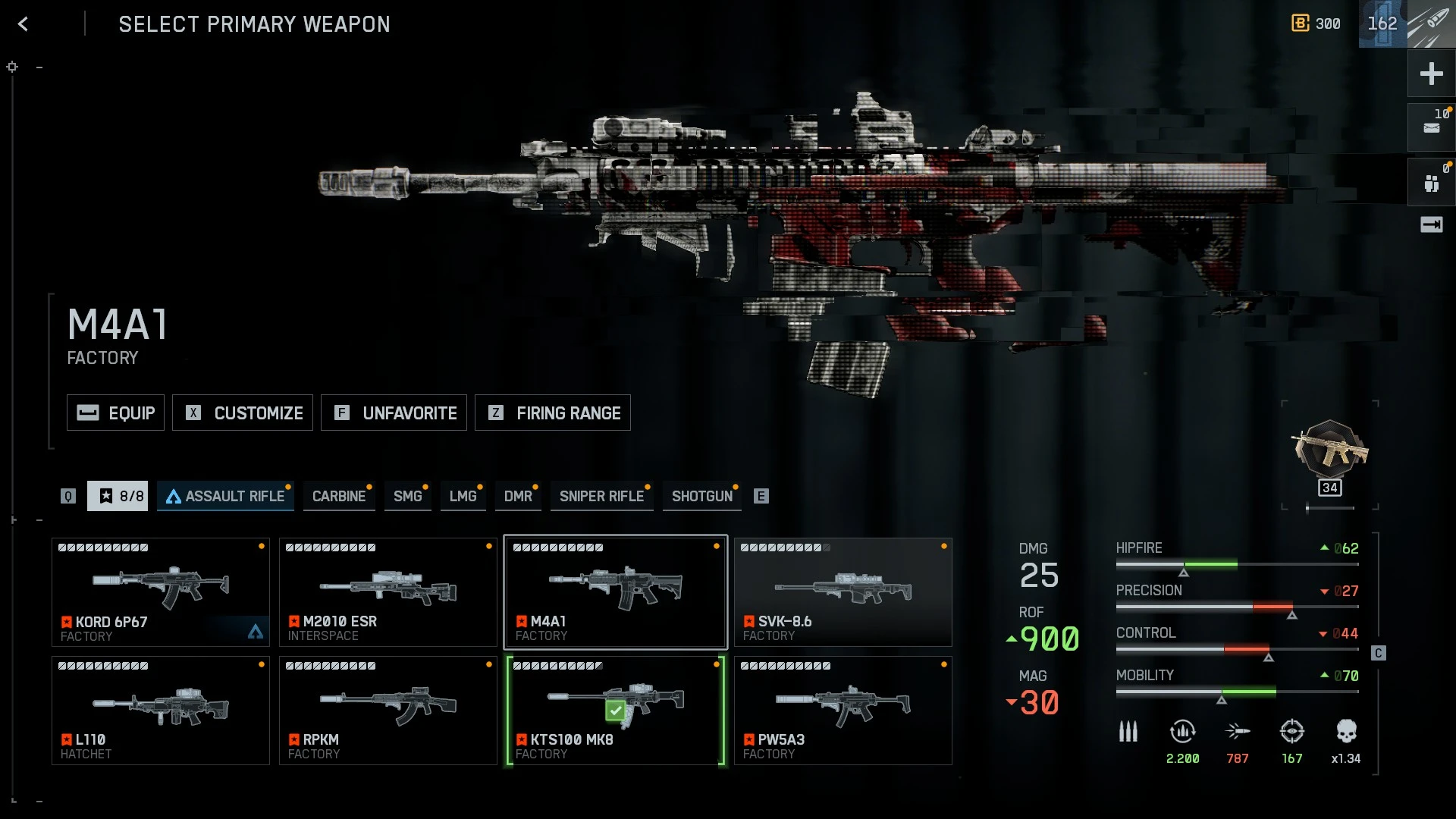Browse the Sniper Rifle category

pyautogui.click(x=601, y=496)
